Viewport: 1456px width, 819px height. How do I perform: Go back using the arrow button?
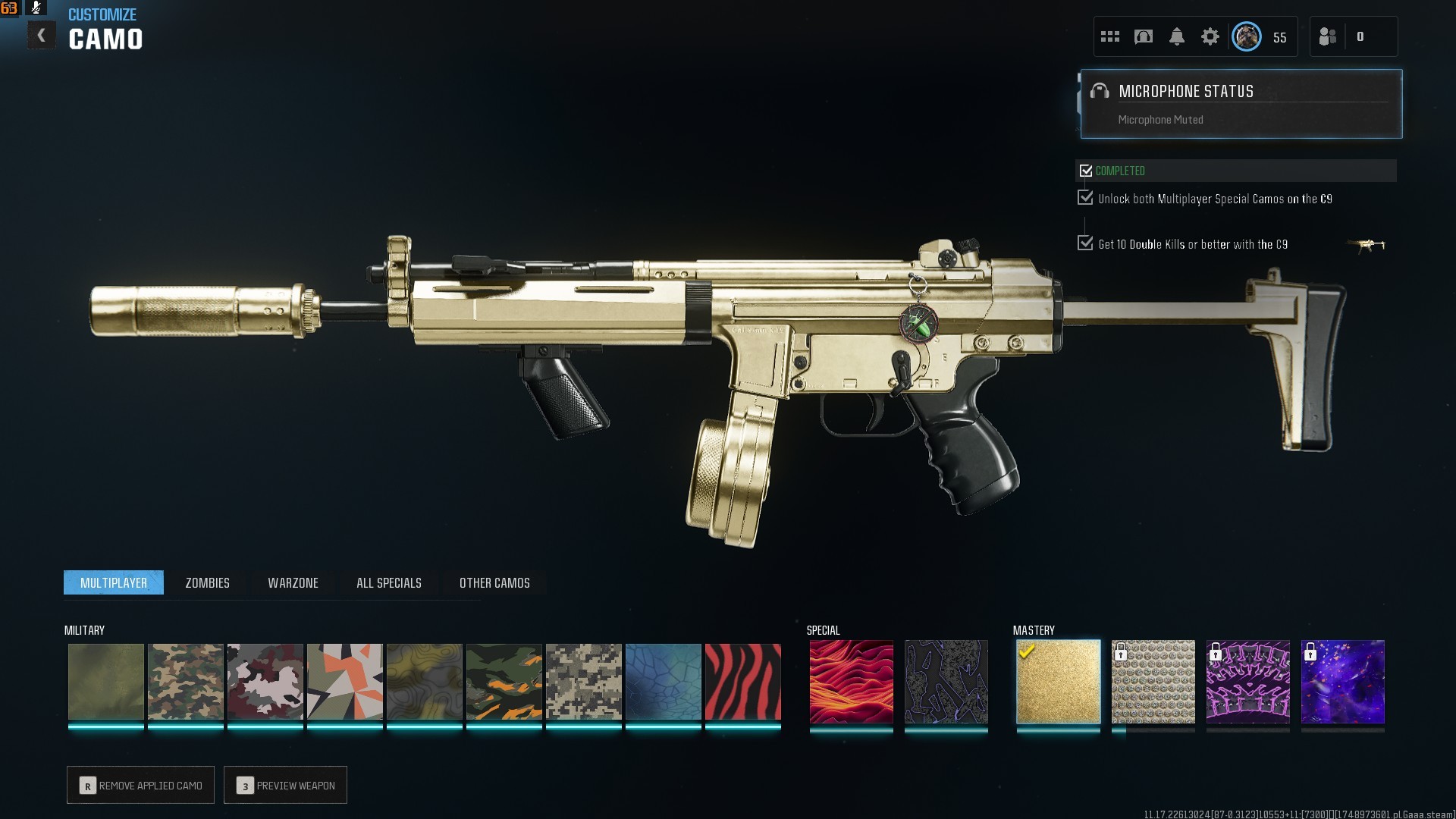(x=42, y=36)
